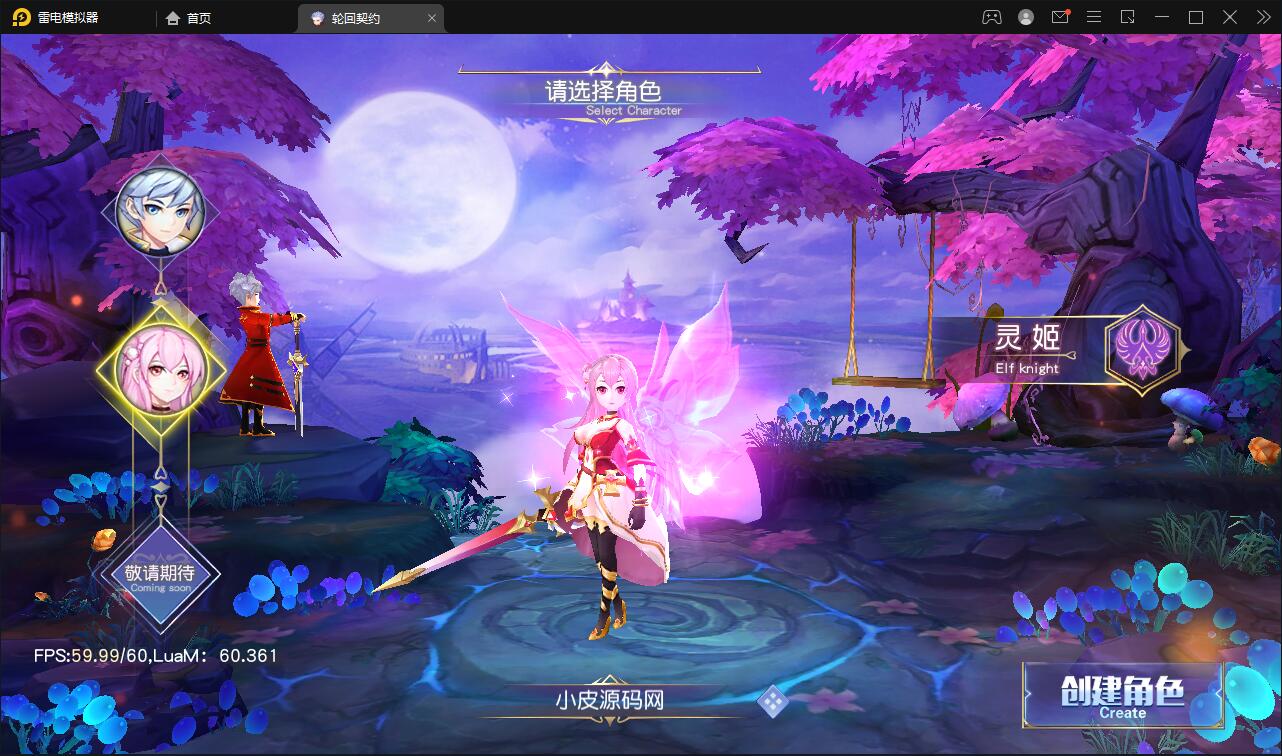This screenshot has height=756, width=1282.
Task: Check the mail inbox with notification dot
Action: pos(1060,17)
